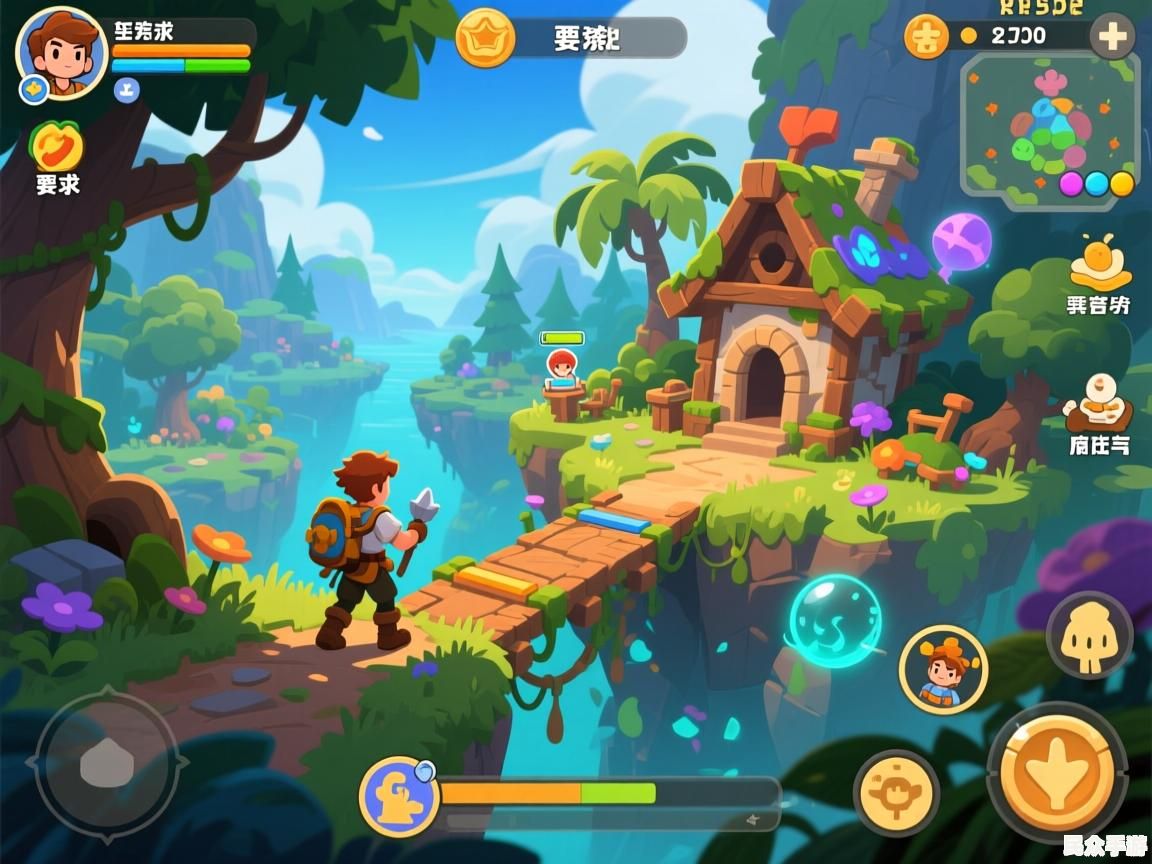Tap the gold crown badge at top
Viewport: 1152px width, 864px height.
coord(485,38)
